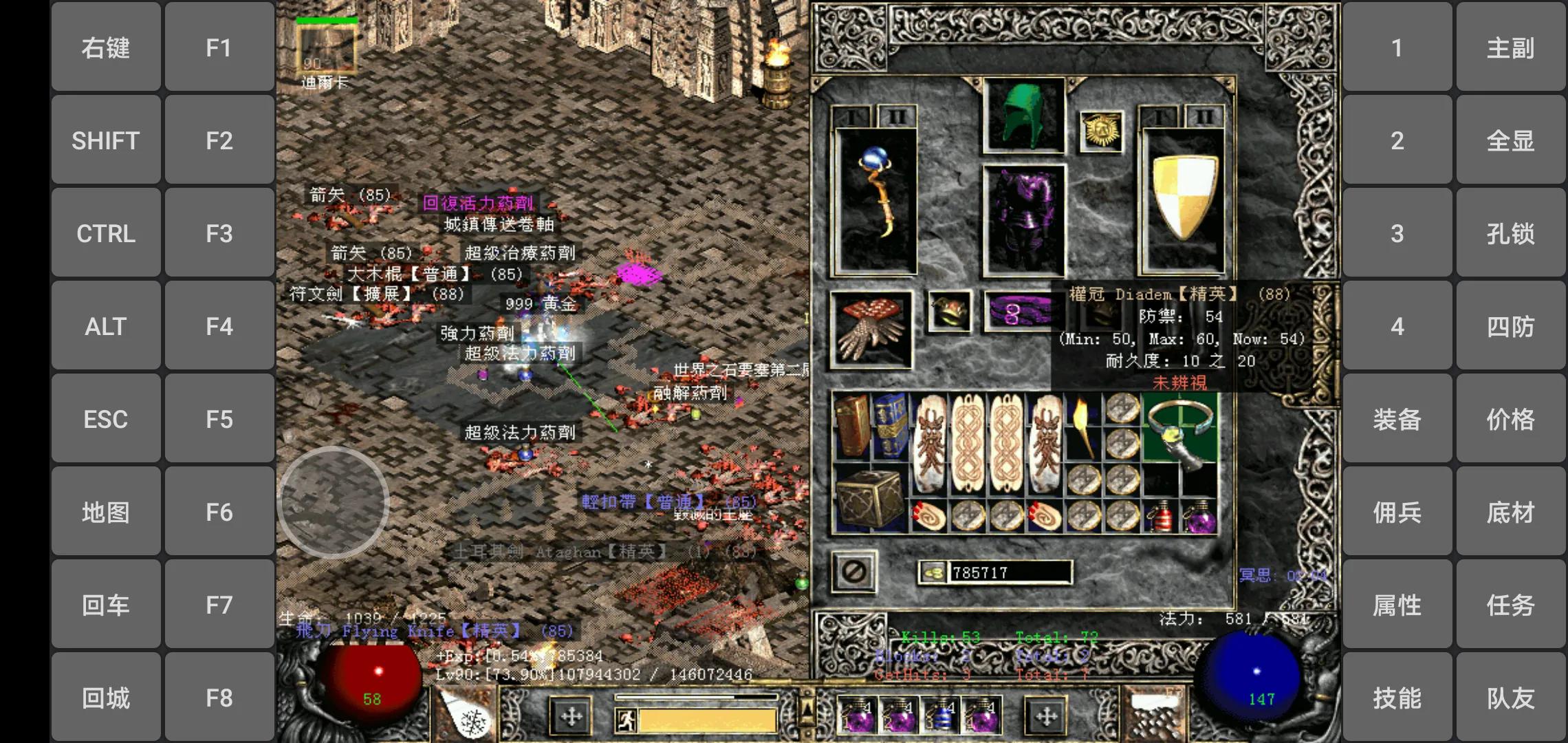Image resolution: width=1568 pixels, height=743 pixels.
Task: Click the gold coin button beside 785717
Action: (933, 572)
